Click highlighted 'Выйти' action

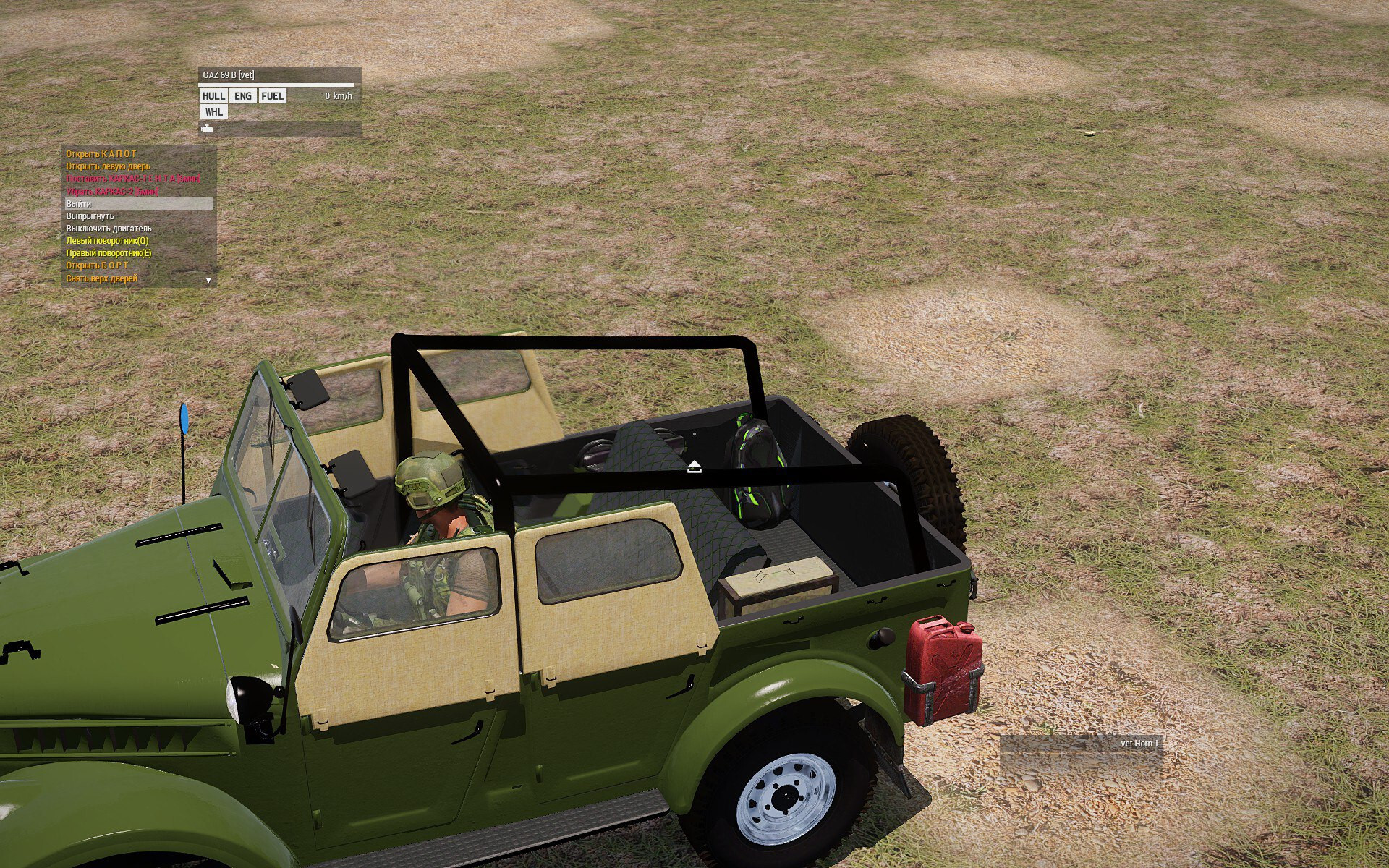coord(79,204)
